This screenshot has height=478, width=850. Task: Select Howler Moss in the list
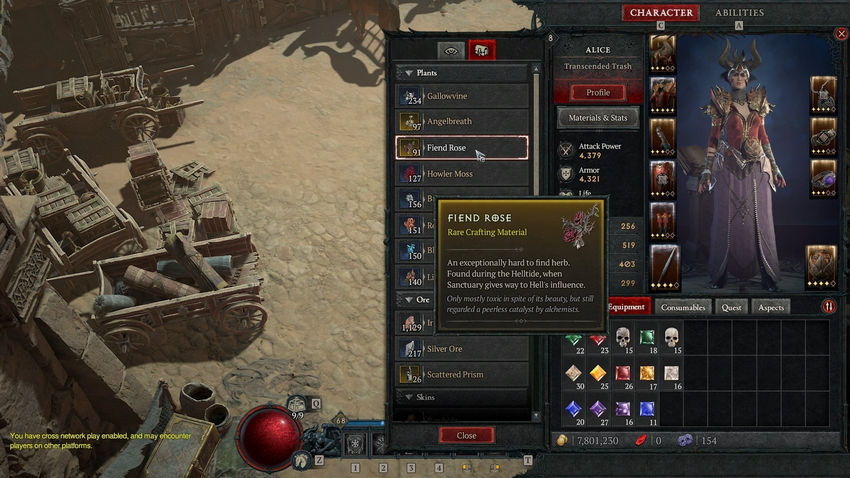(462, 174)
